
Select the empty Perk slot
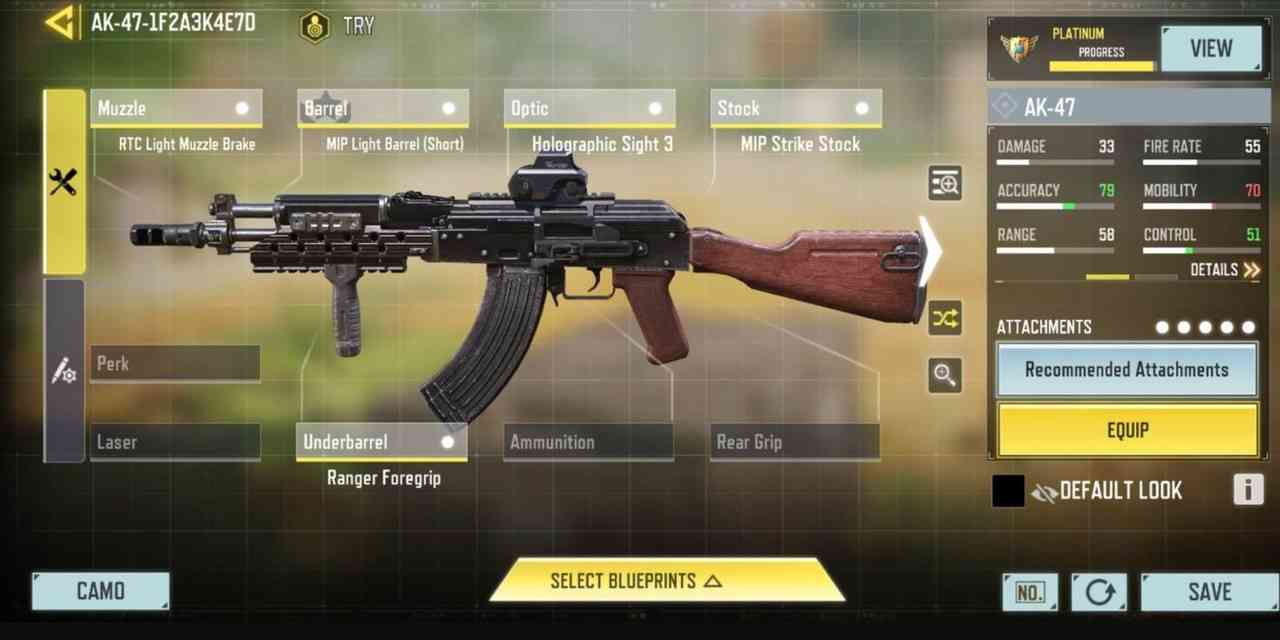[x=175, y=364]
